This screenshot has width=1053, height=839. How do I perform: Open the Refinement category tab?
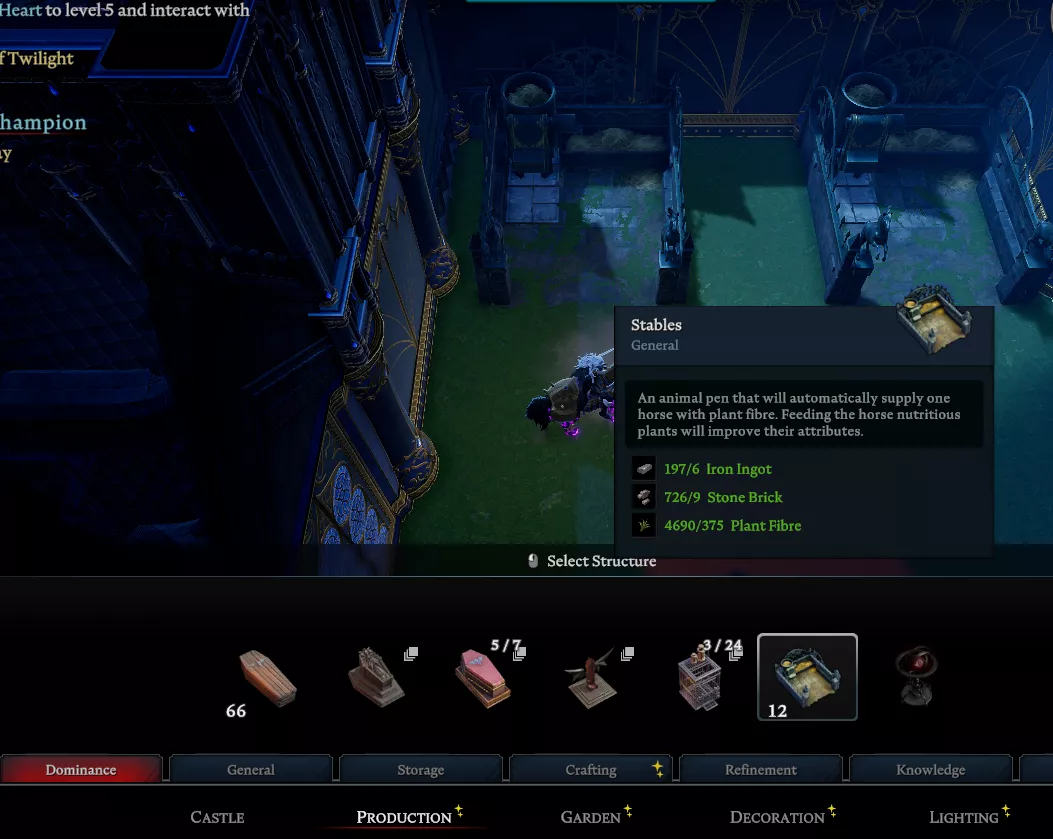coord(761,769)
